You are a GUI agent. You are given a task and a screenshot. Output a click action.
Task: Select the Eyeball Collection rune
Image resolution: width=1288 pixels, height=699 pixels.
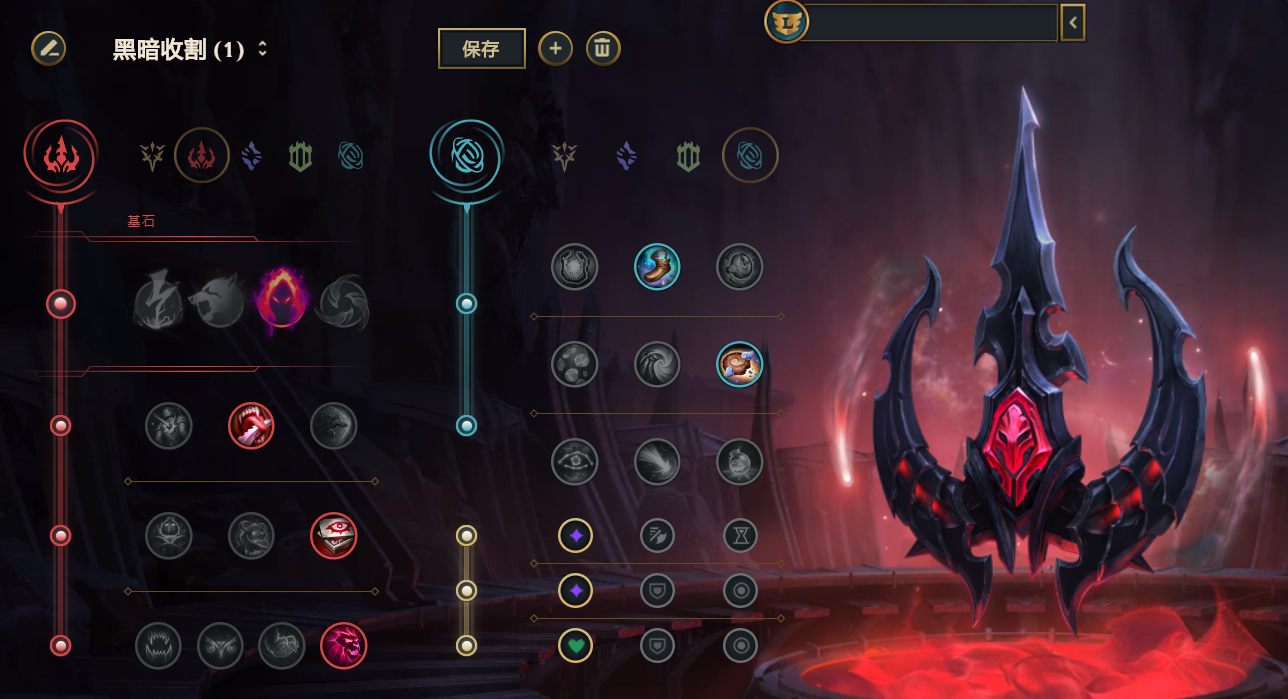coord(334,536)
